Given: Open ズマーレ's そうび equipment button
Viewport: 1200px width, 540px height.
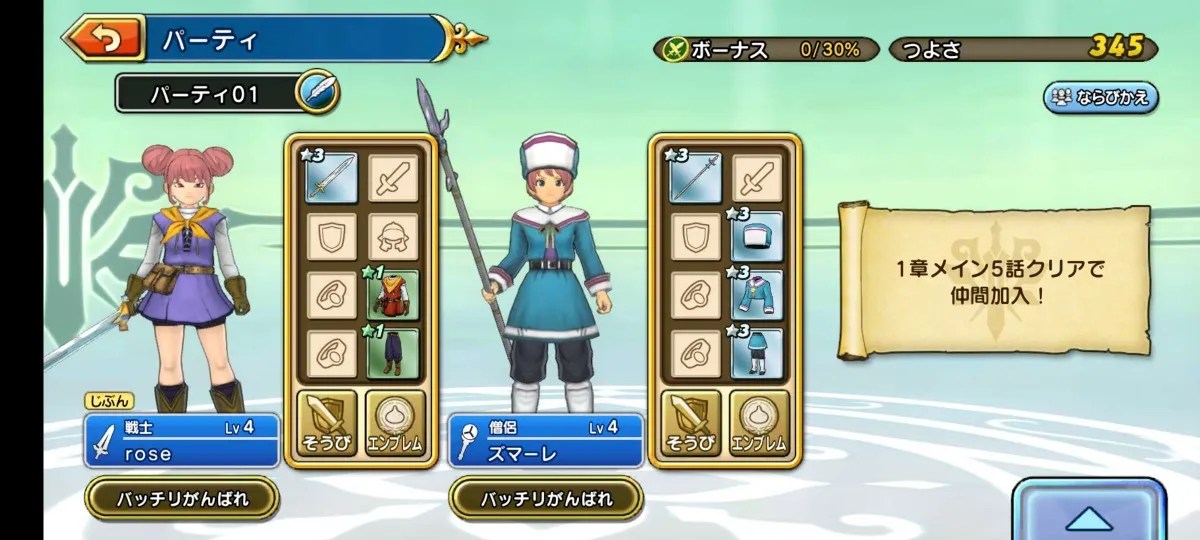Looking at the screenshot, I should pyautogui.click(x=691, y=423).
